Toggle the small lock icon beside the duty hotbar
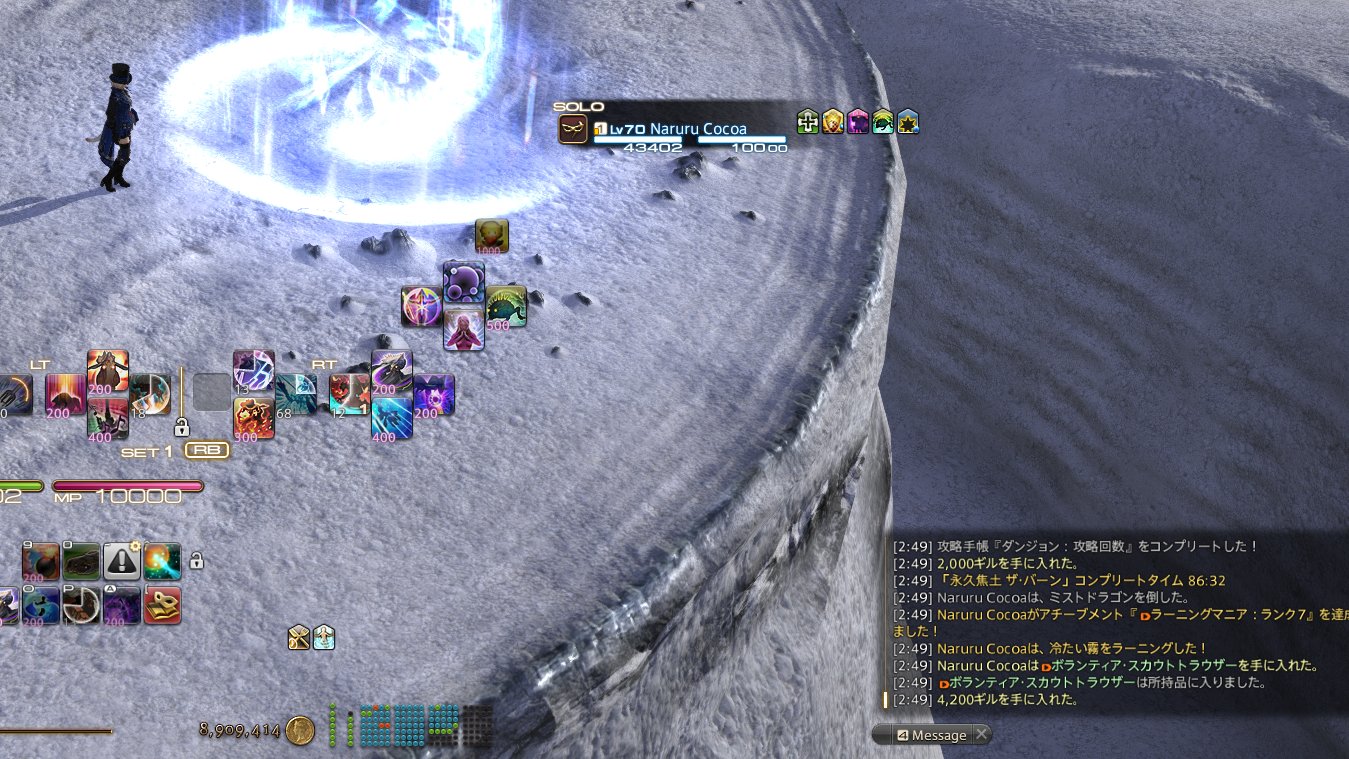This screenshot has height=759, width=1349. (x=197, y=562)
